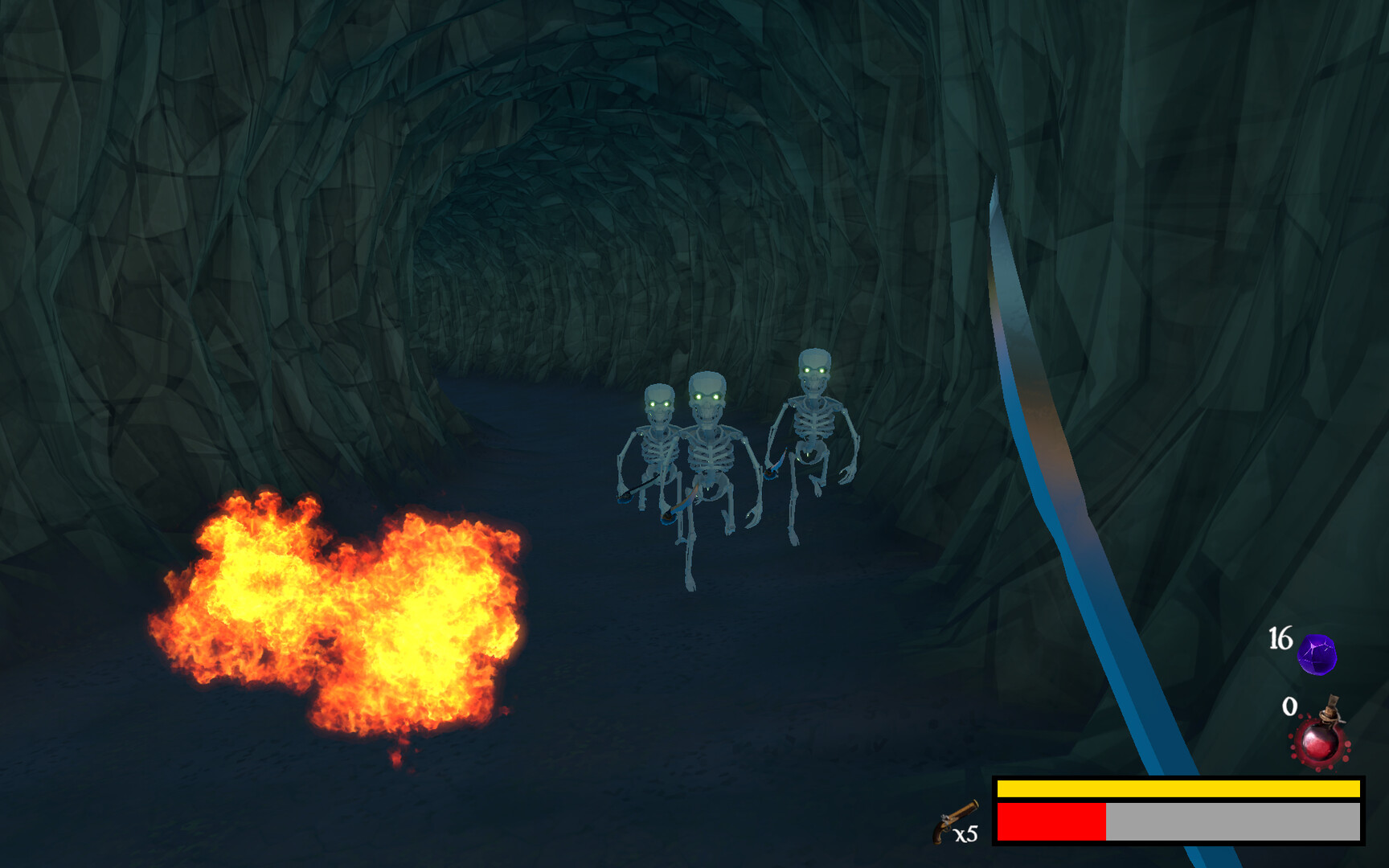Click the gem counter showing 16
Image resolution: width=1389 pixels, height=868 pixels.
coord(1281,636)
